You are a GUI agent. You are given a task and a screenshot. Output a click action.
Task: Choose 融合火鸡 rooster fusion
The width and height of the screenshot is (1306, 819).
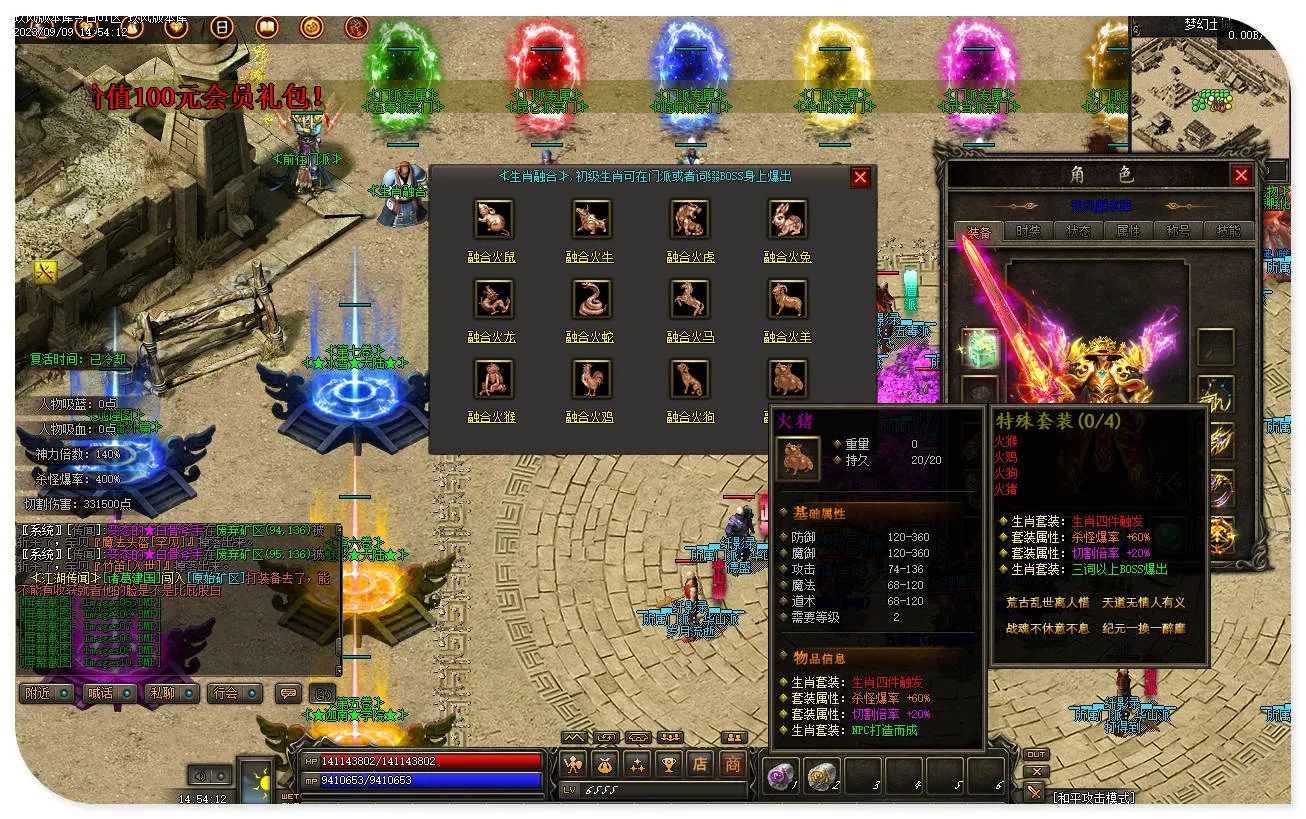click(x=591, y=379)
